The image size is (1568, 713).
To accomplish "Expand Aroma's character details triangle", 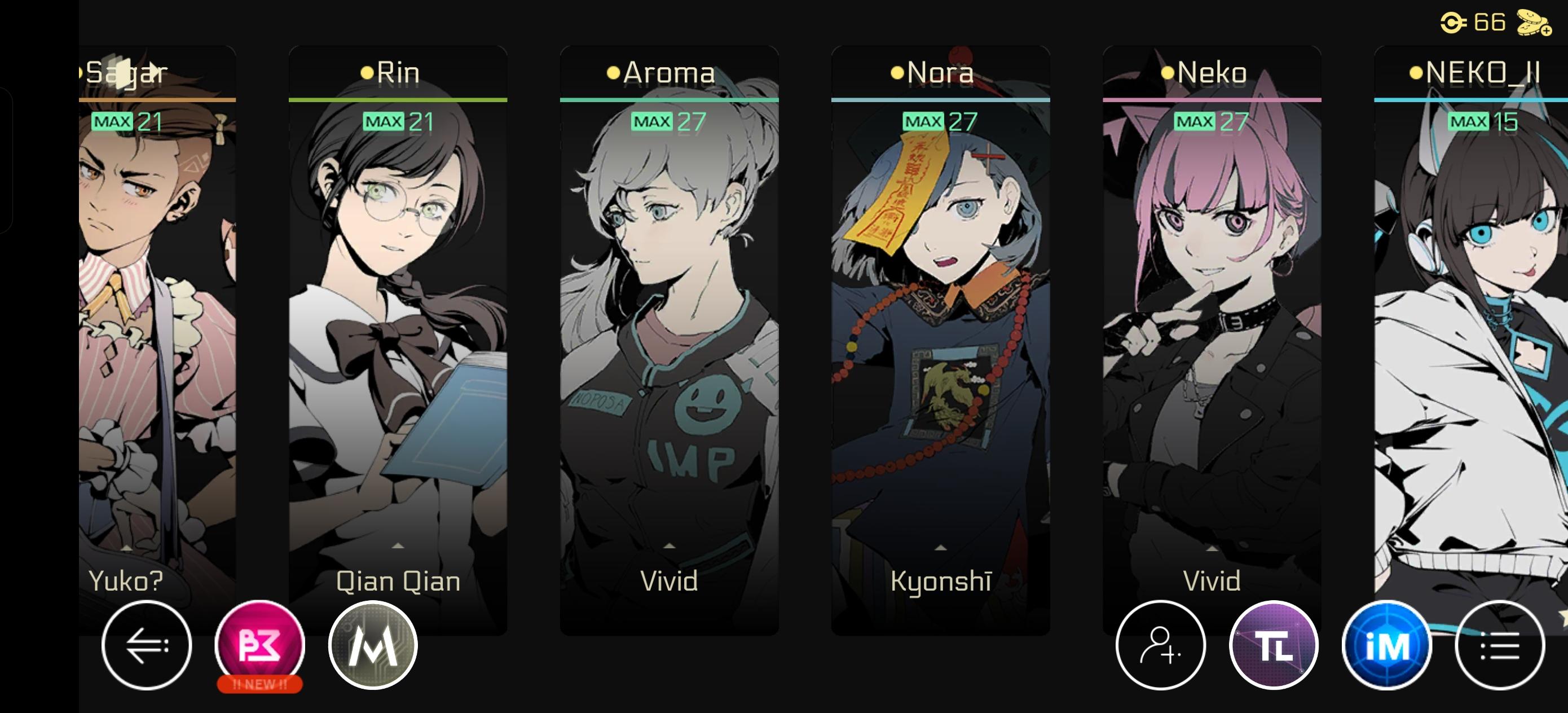I will [670, 546].
